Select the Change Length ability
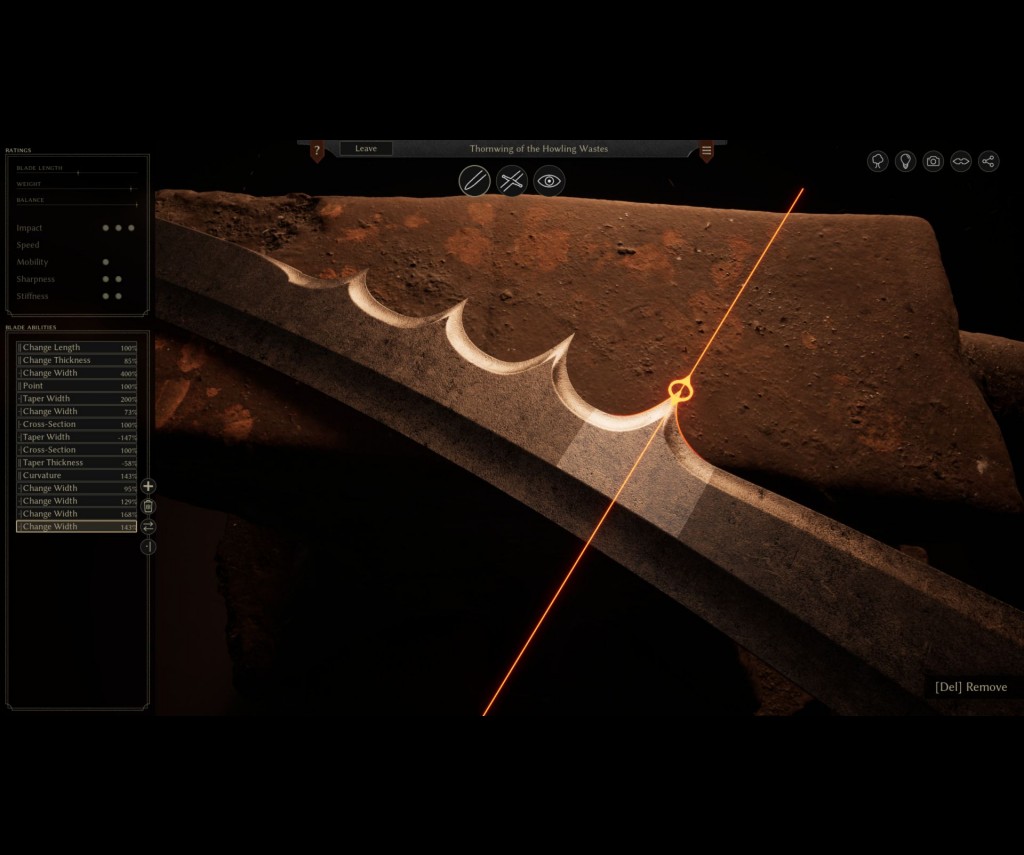1024x855 pixels. point(76,348)
